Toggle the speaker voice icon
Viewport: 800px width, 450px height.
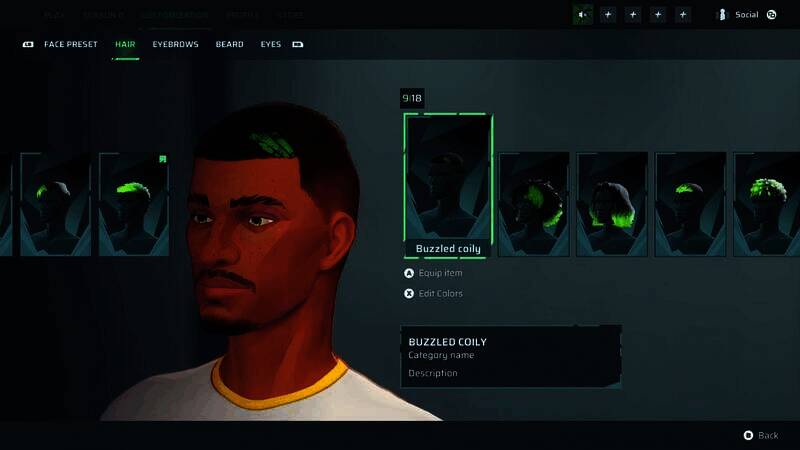pyautogui.click(x=583, y=14)
